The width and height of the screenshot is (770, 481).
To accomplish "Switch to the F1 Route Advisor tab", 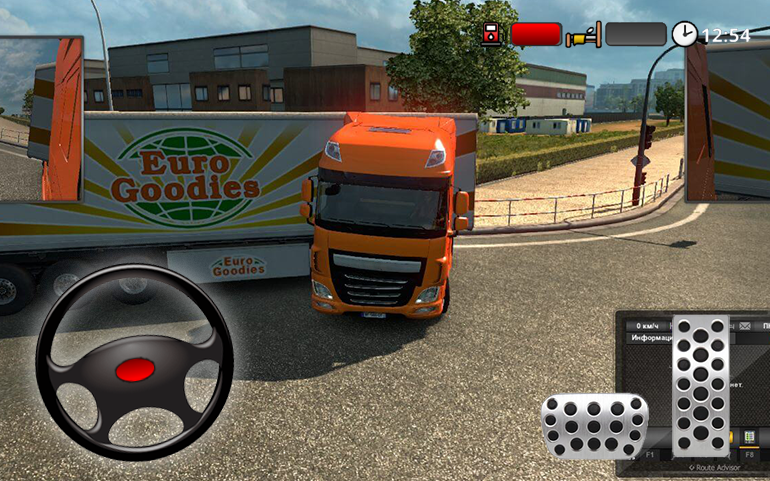I will [650, 455].
